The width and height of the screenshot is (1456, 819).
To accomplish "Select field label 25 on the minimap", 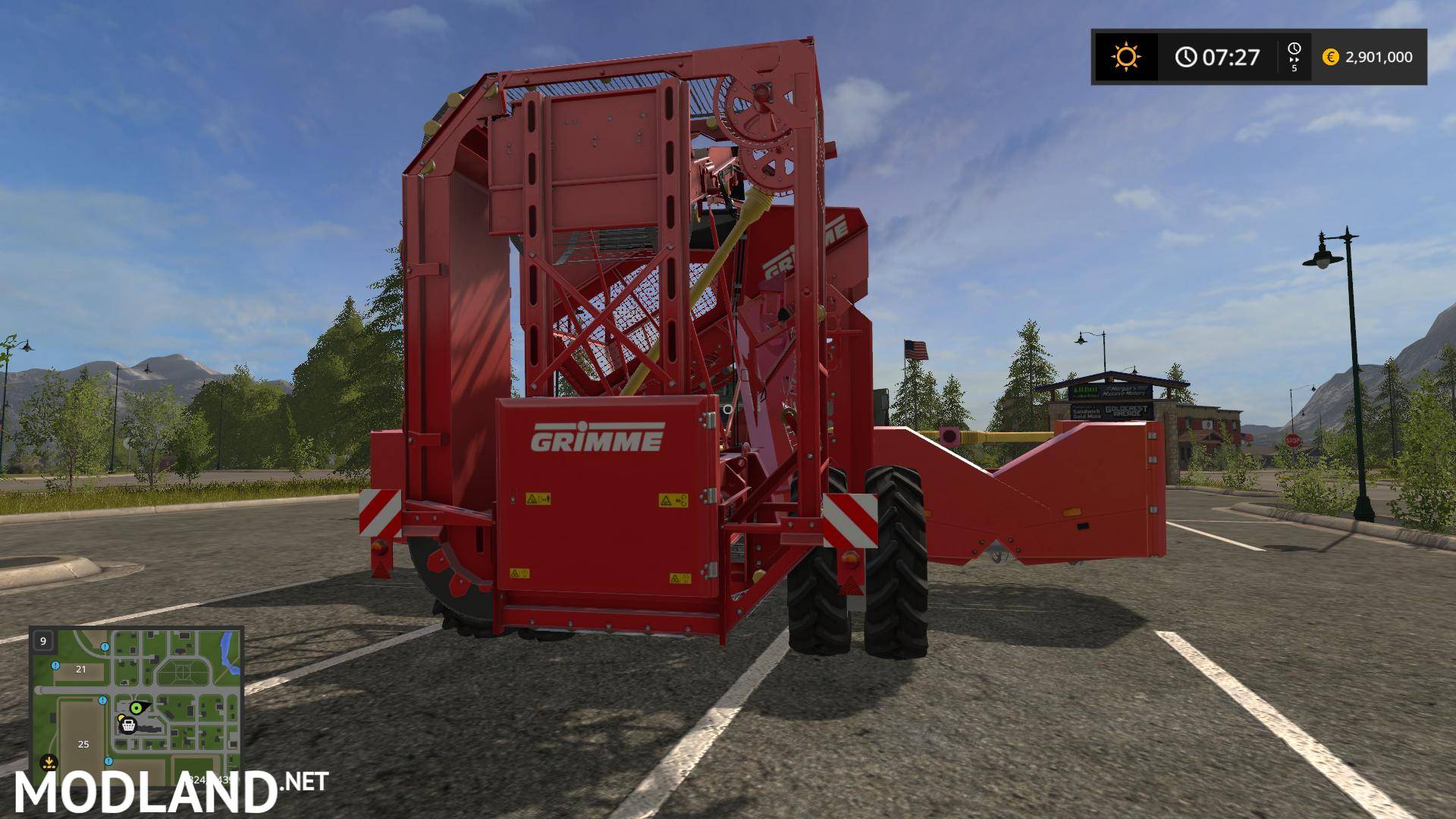I will (83, 744).
